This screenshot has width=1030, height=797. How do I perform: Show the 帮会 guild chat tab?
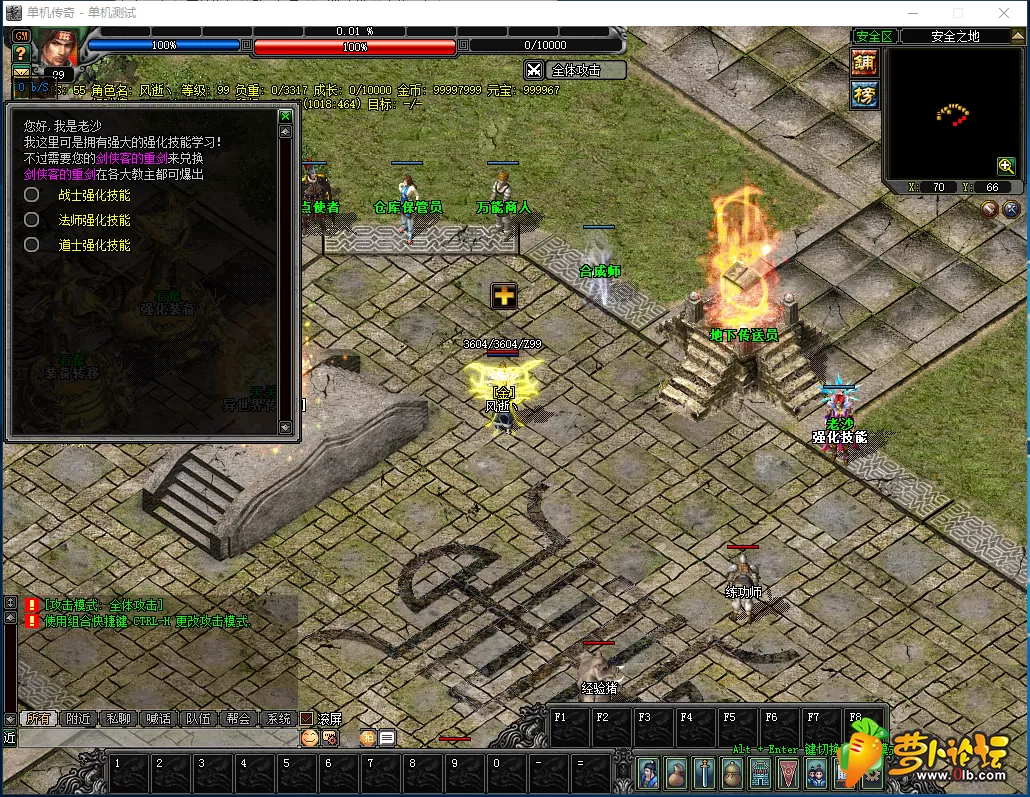[x=238, y=718]
